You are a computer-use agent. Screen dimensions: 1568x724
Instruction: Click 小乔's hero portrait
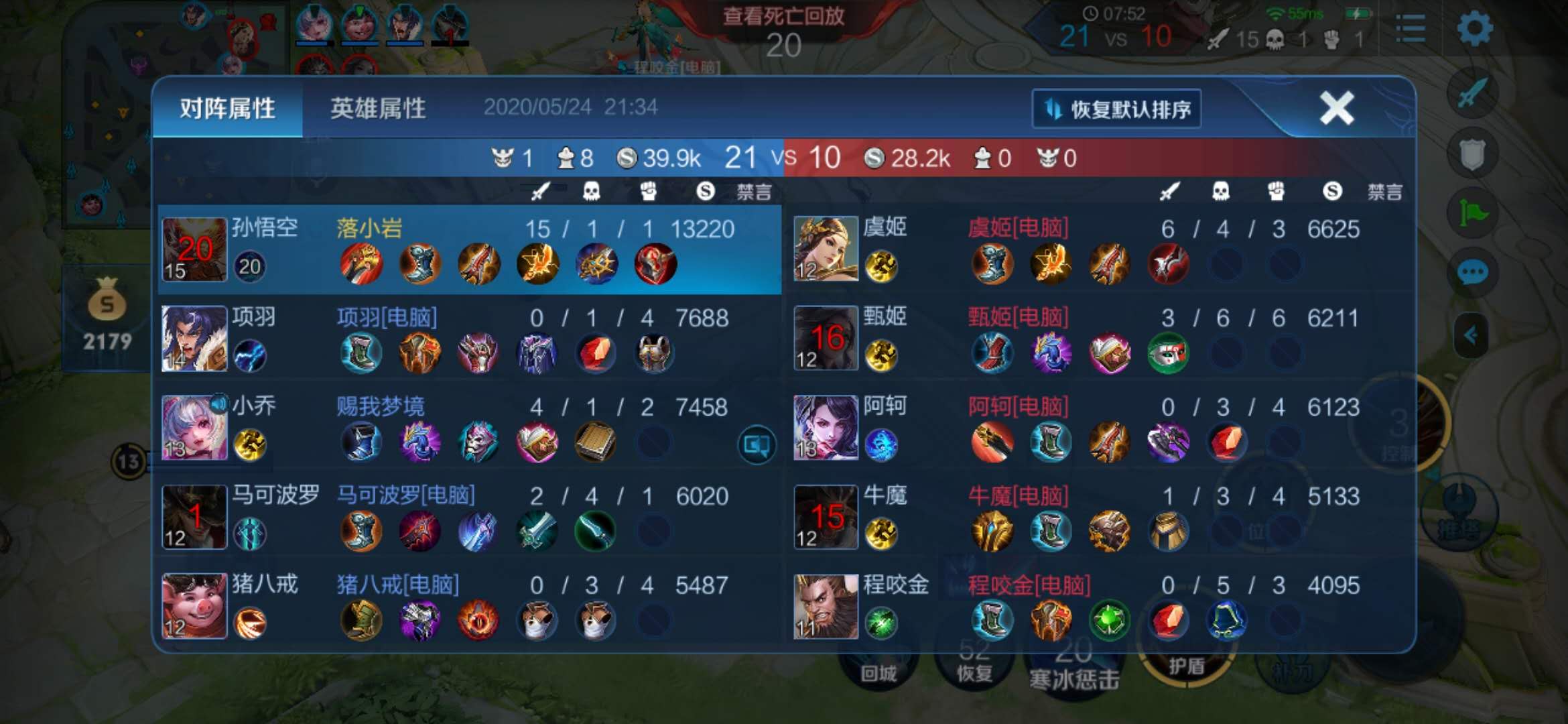coord(194,428)
